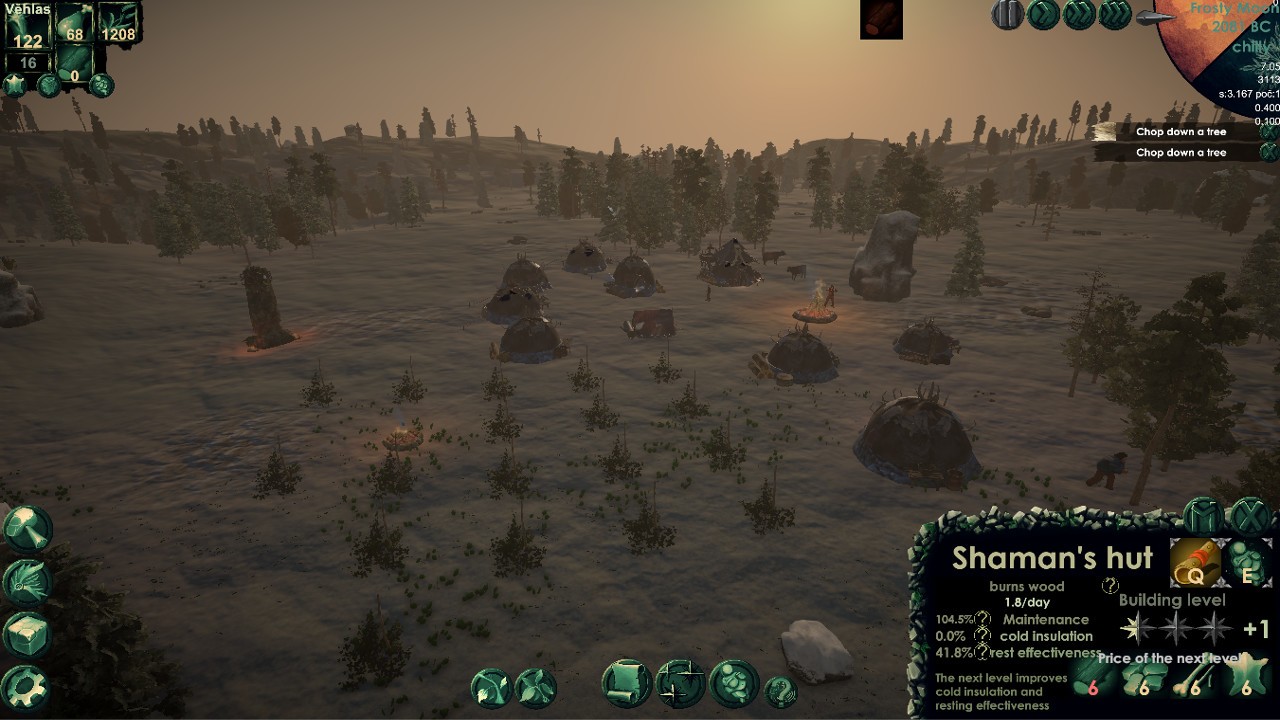
Task: Open the hammer icon atop the Shaman's hut panel
Action: pos(1200,515)
